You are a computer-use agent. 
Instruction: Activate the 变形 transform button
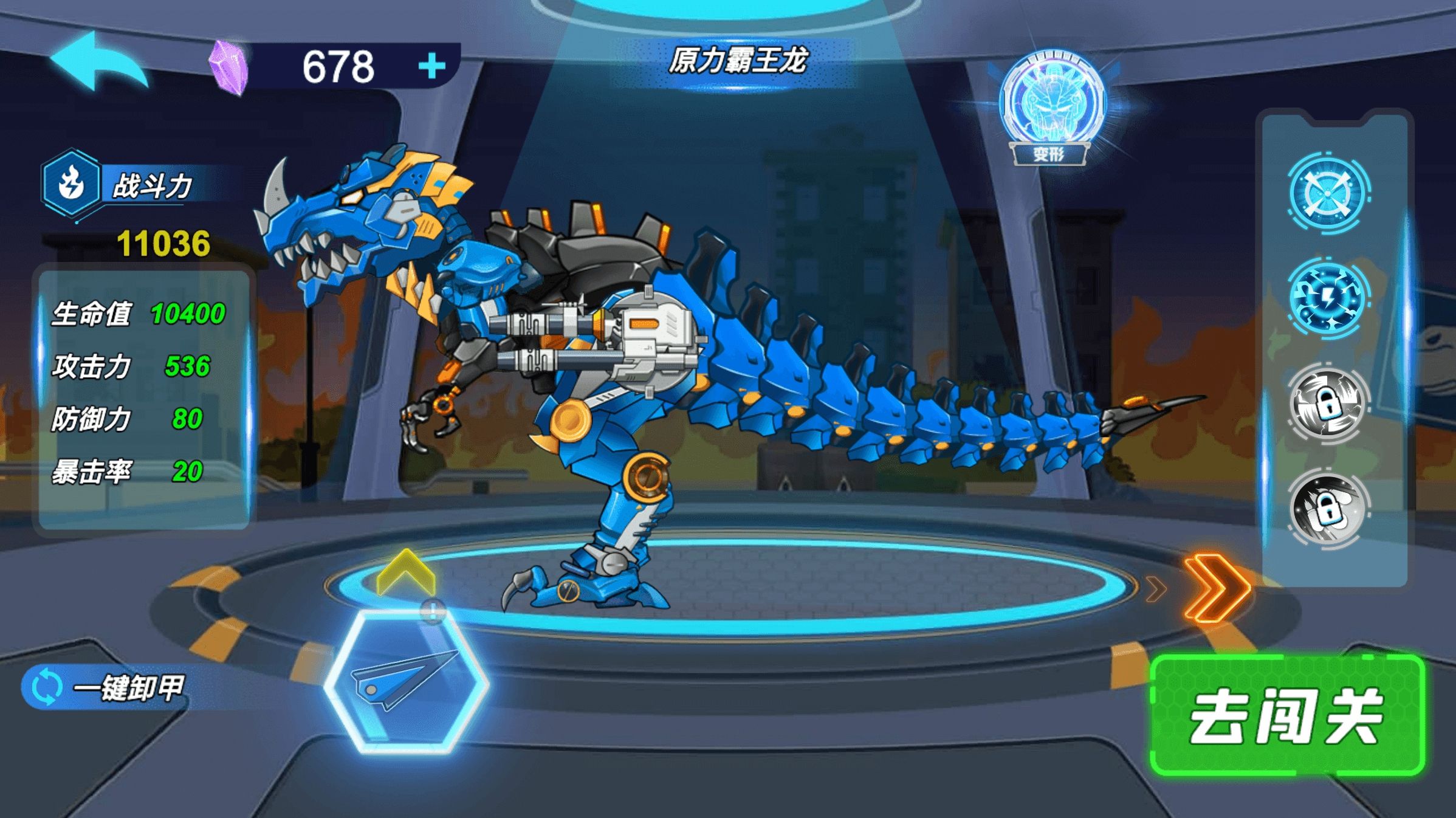click(1049, 109)
